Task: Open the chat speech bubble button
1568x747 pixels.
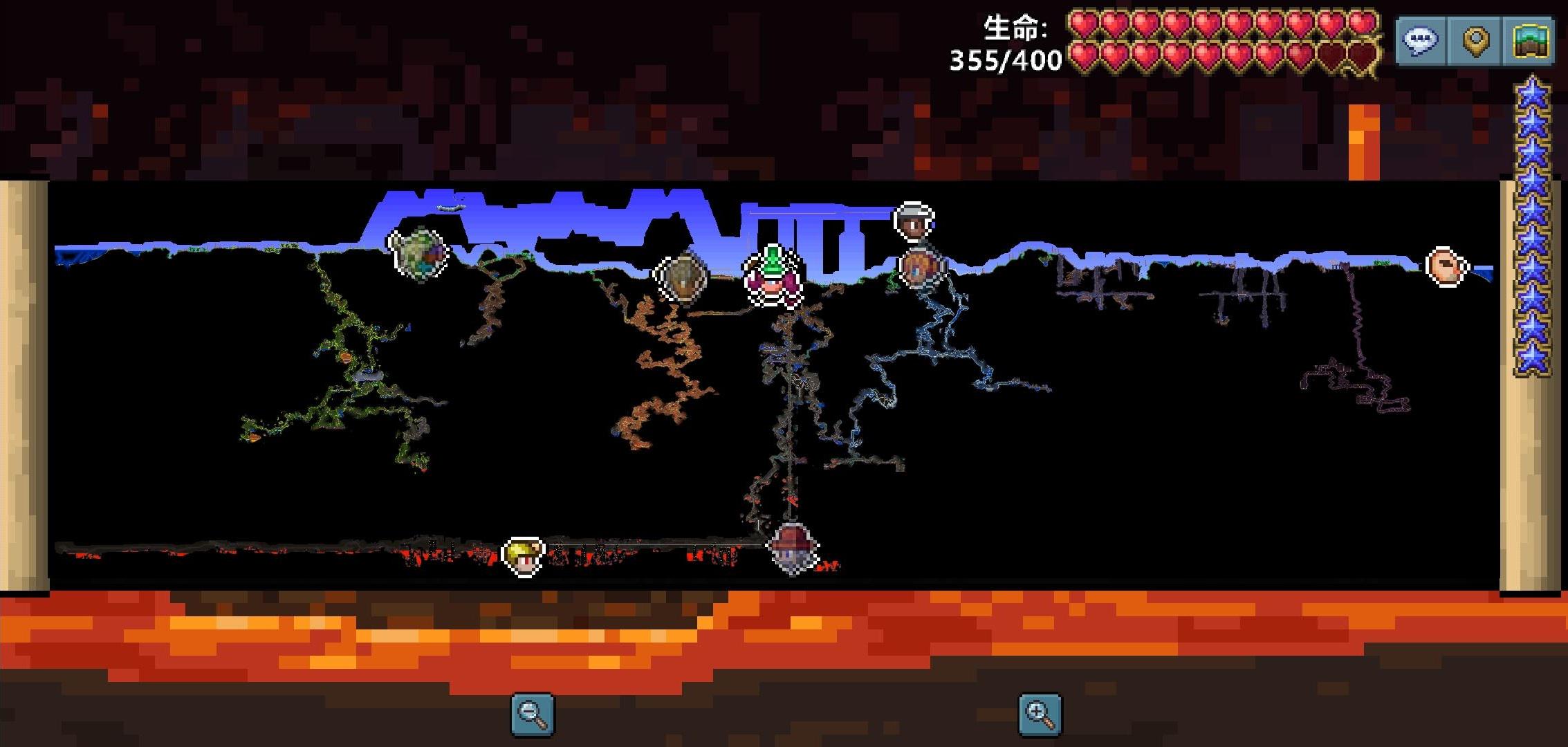Action: (1420, 41)
